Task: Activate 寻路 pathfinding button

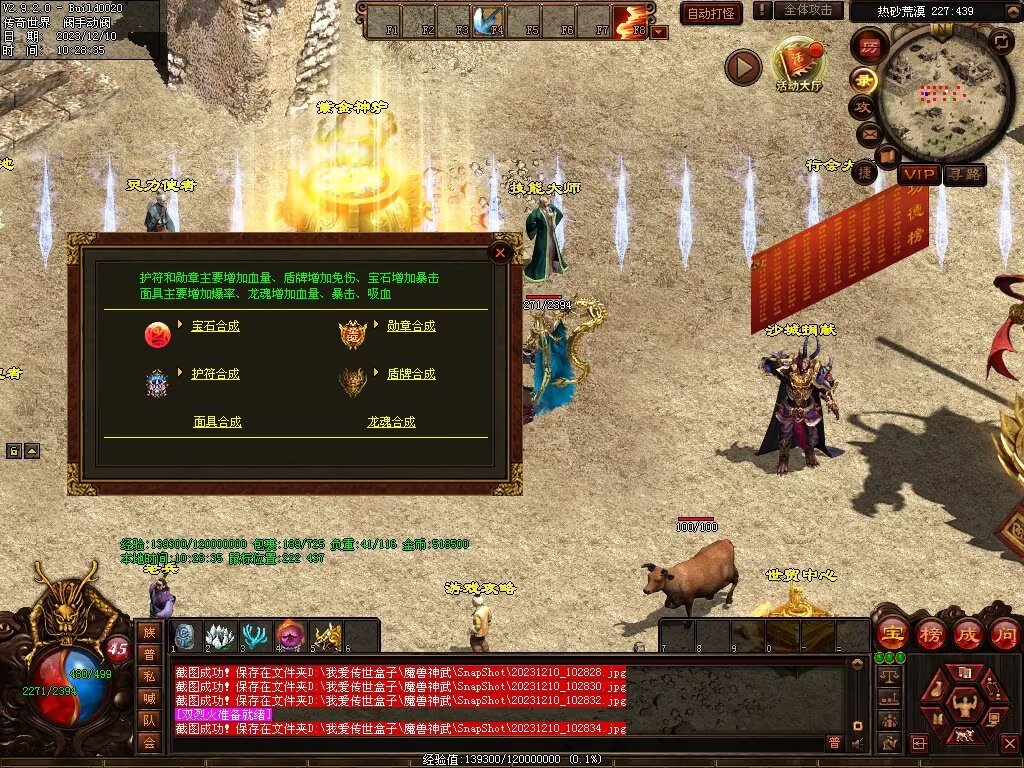Action: pos(965,174)
